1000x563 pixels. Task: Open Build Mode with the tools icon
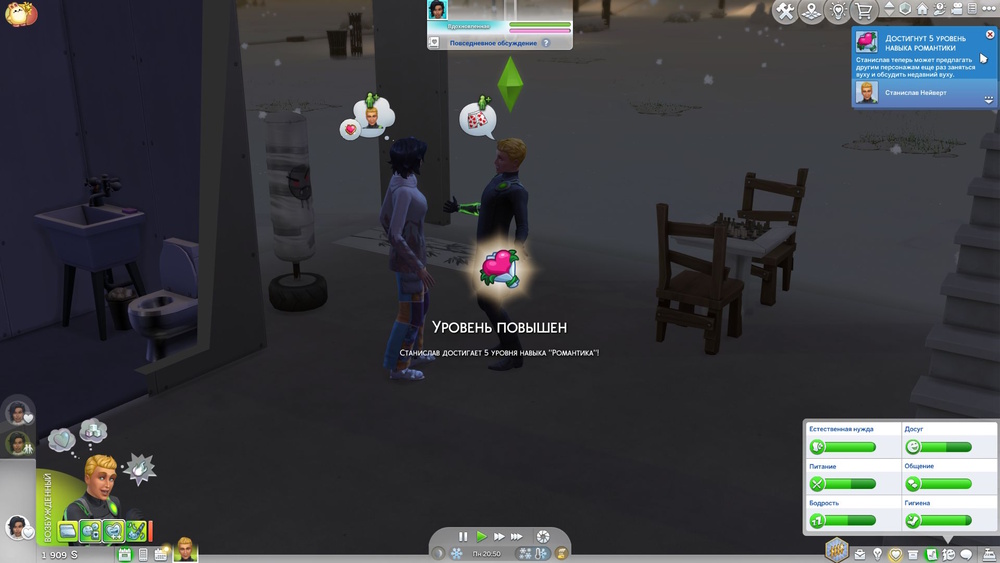pos(785,11)
